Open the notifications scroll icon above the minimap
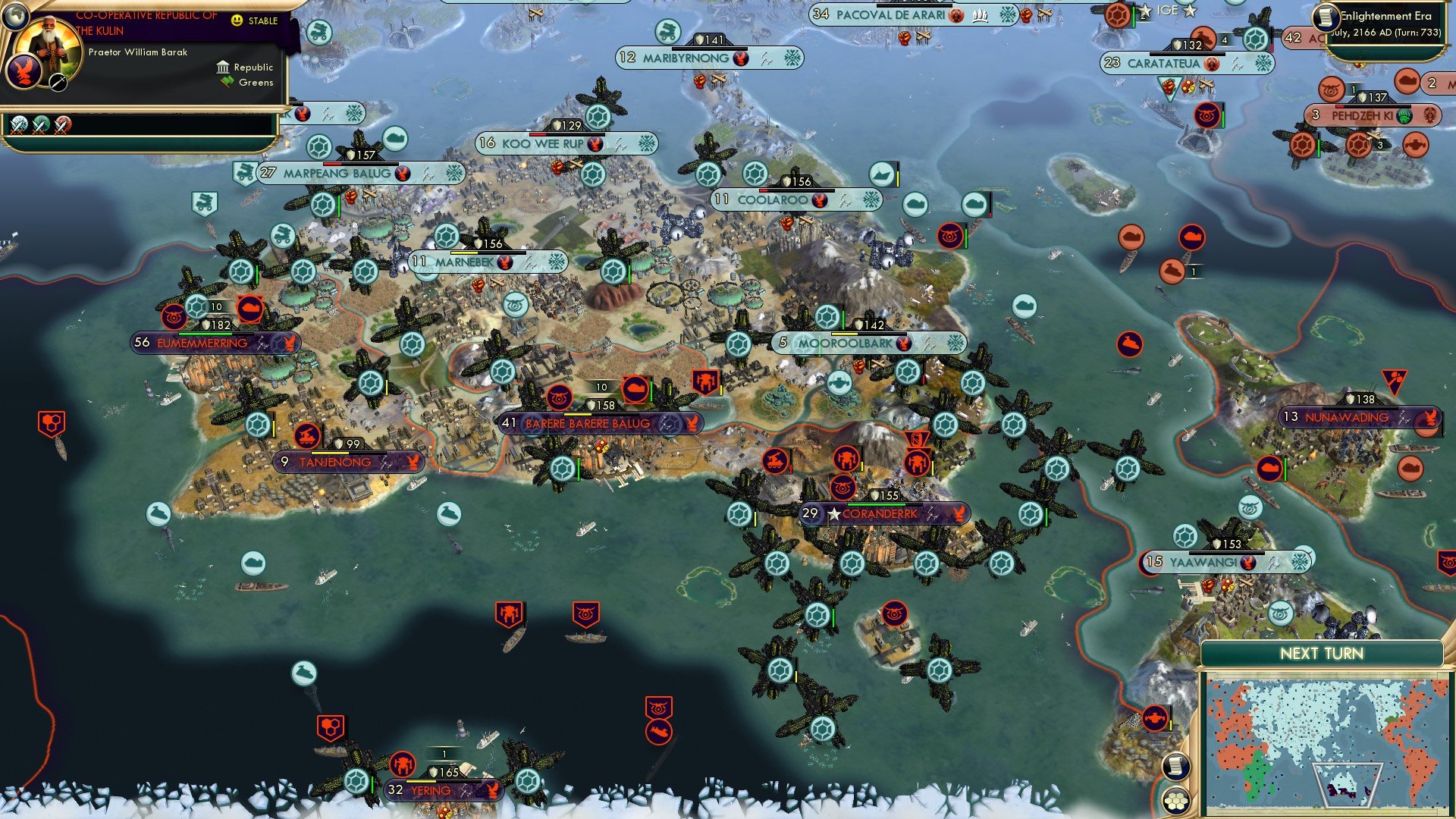This screenshot has width=1456, height=819. (1176, 767)
